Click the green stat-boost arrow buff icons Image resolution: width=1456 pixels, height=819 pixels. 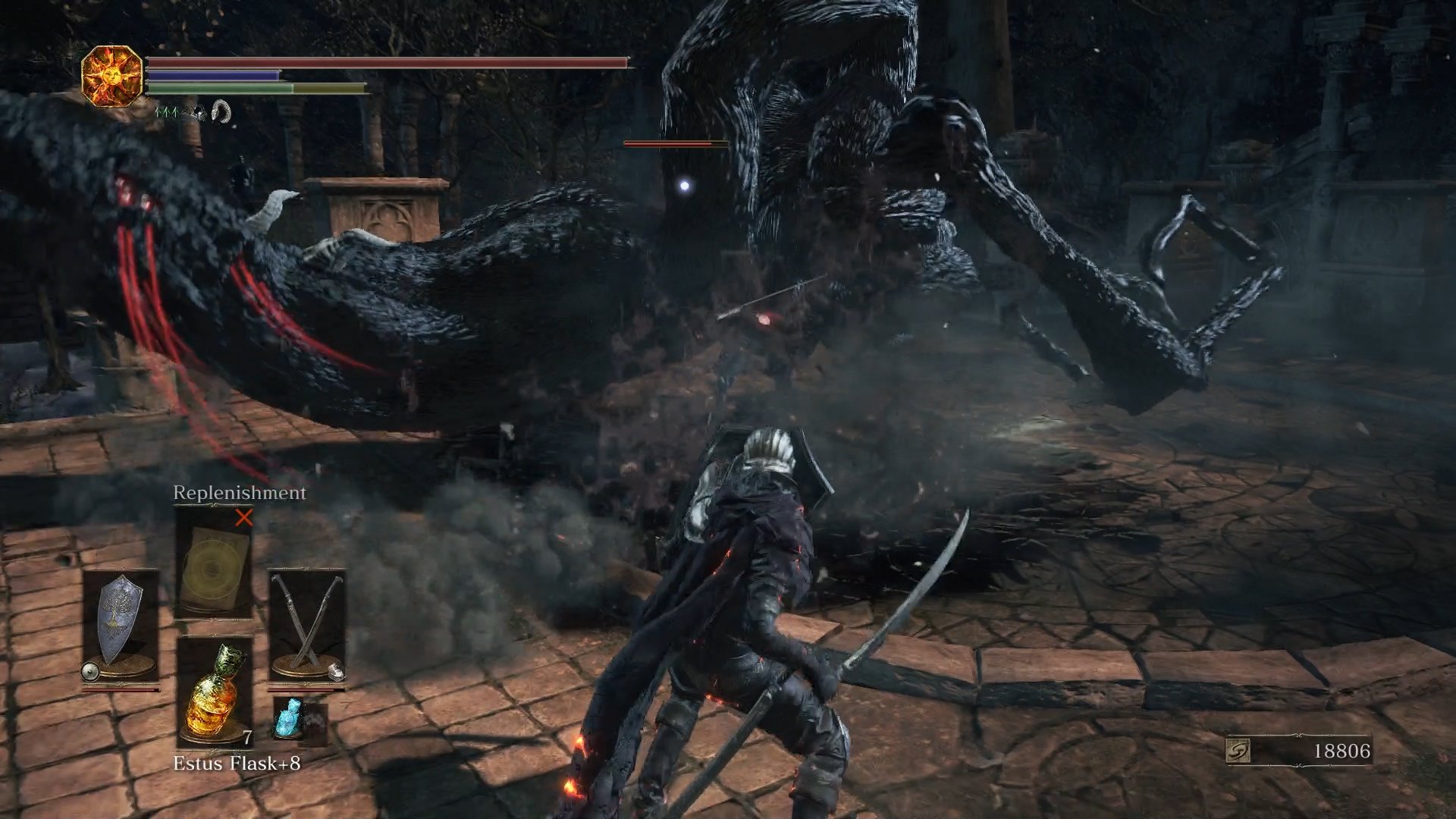pos(168,111)
